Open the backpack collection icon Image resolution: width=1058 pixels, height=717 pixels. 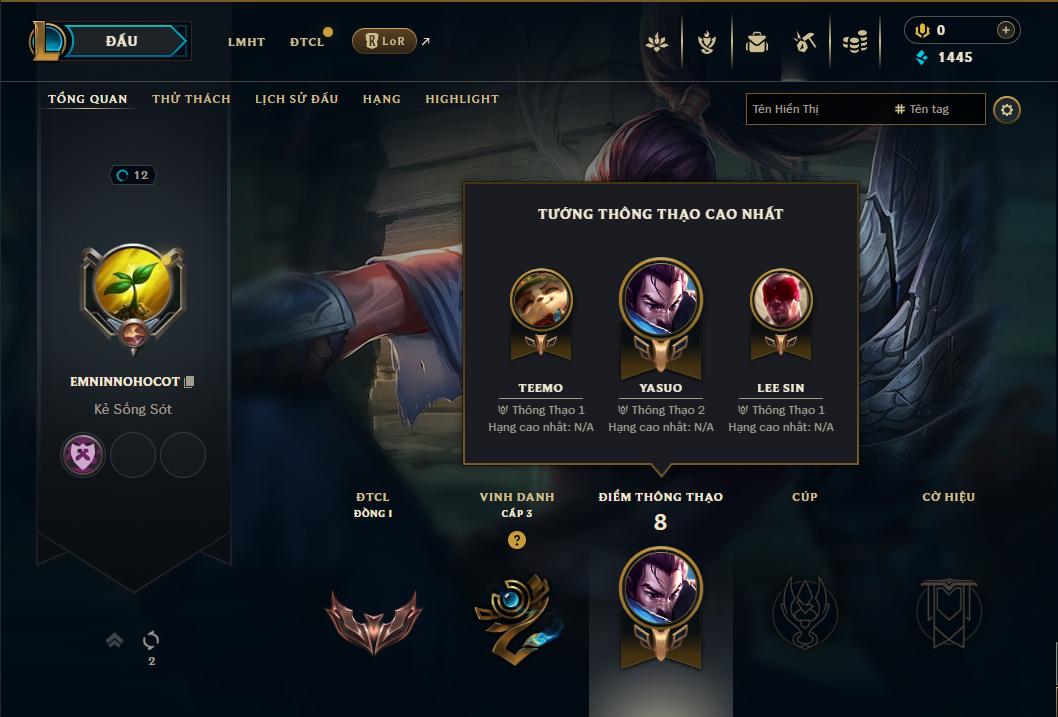point(757,42)
